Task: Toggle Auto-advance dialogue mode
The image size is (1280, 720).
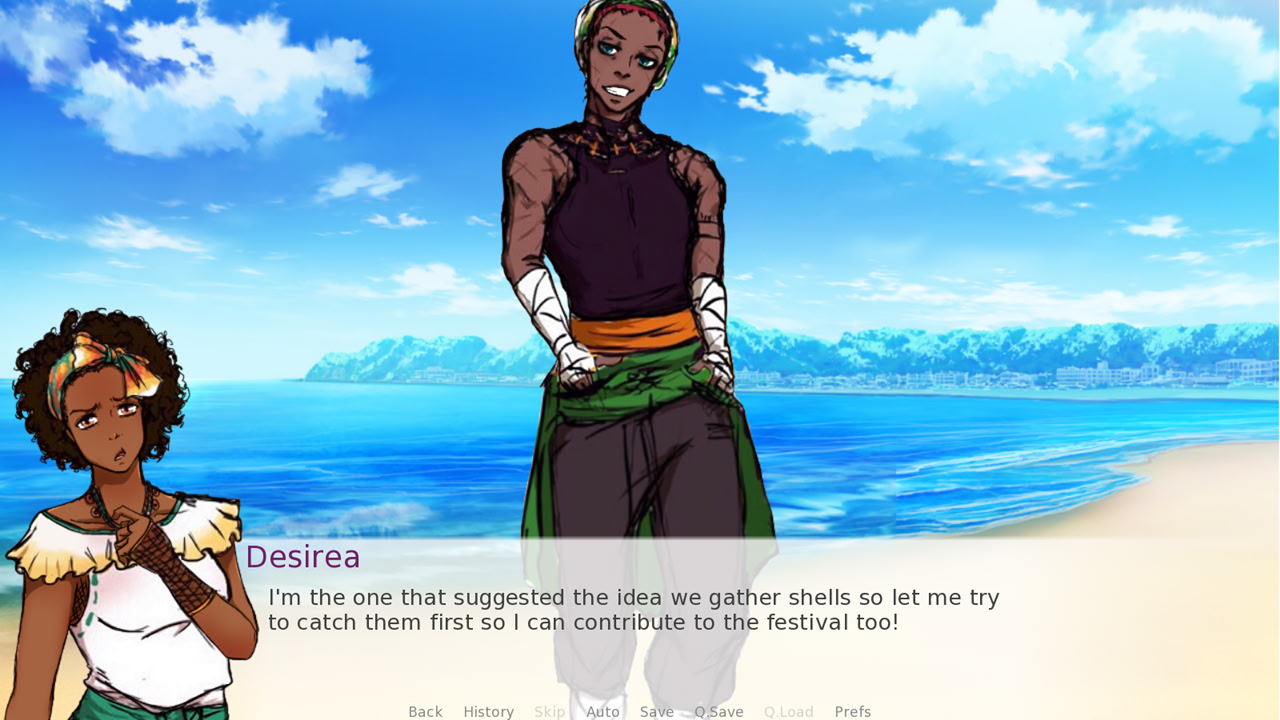Action: point(603,711)
